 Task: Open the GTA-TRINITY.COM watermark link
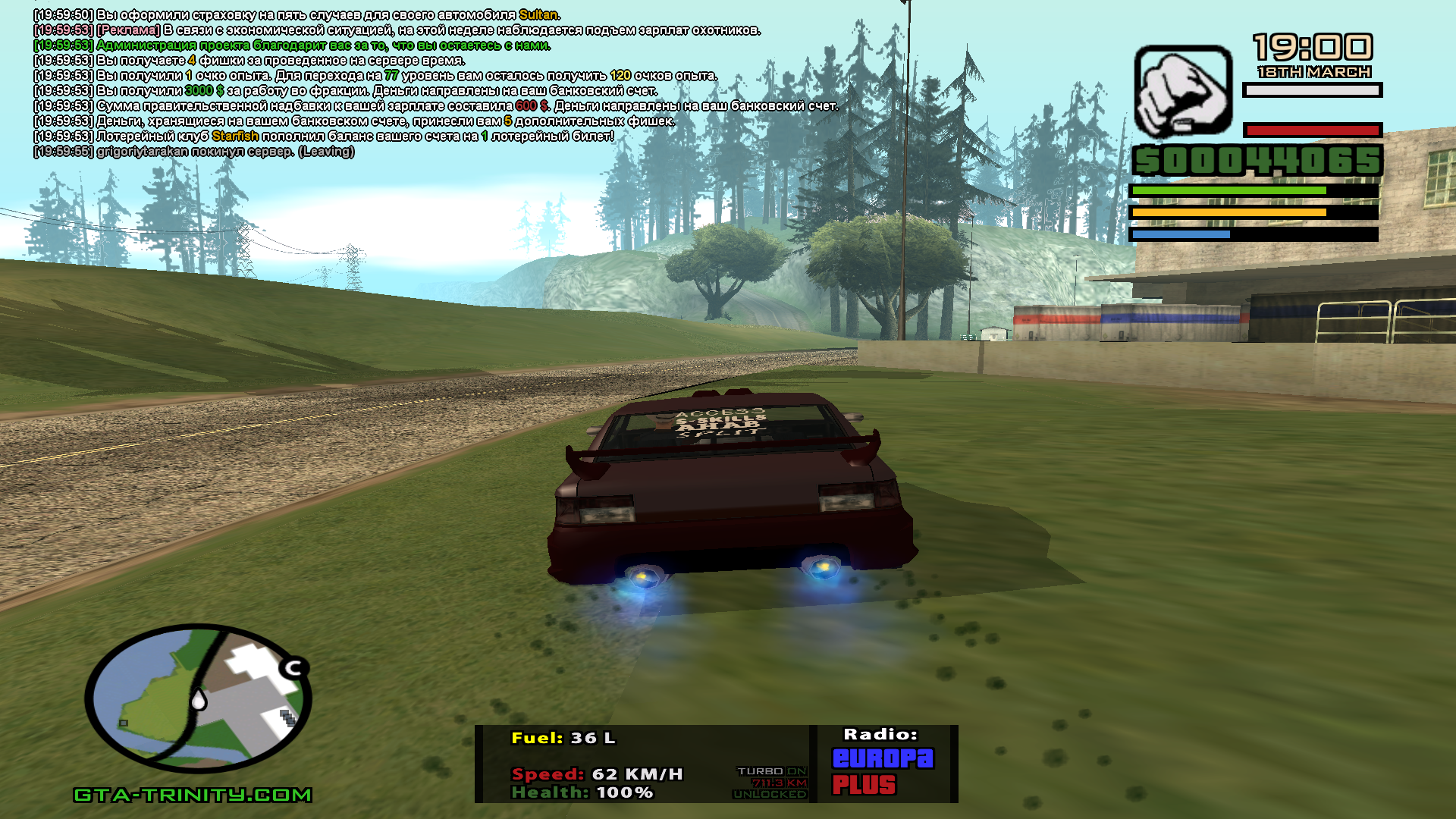click(193, 795)
